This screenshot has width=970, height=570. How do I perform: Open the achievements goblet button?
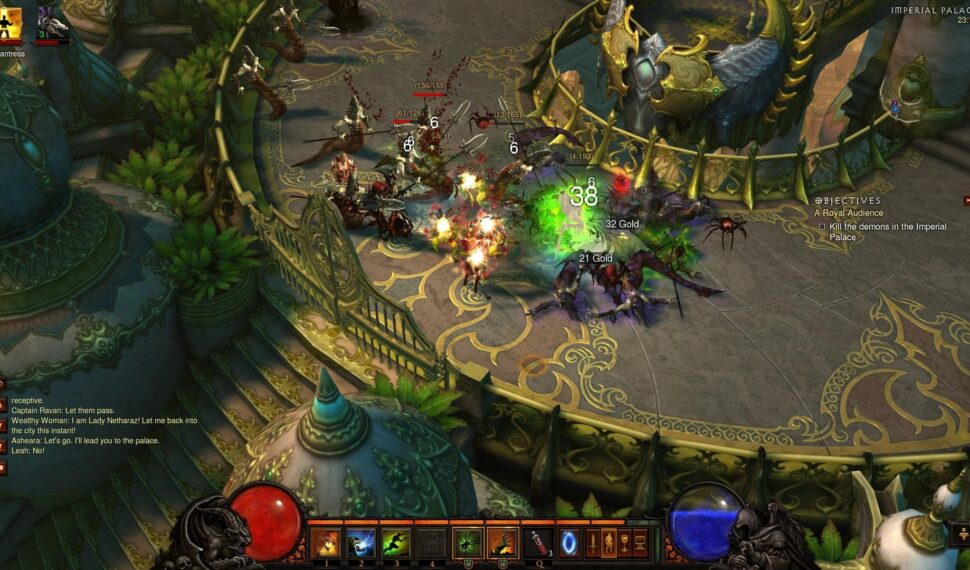(622, 543)
